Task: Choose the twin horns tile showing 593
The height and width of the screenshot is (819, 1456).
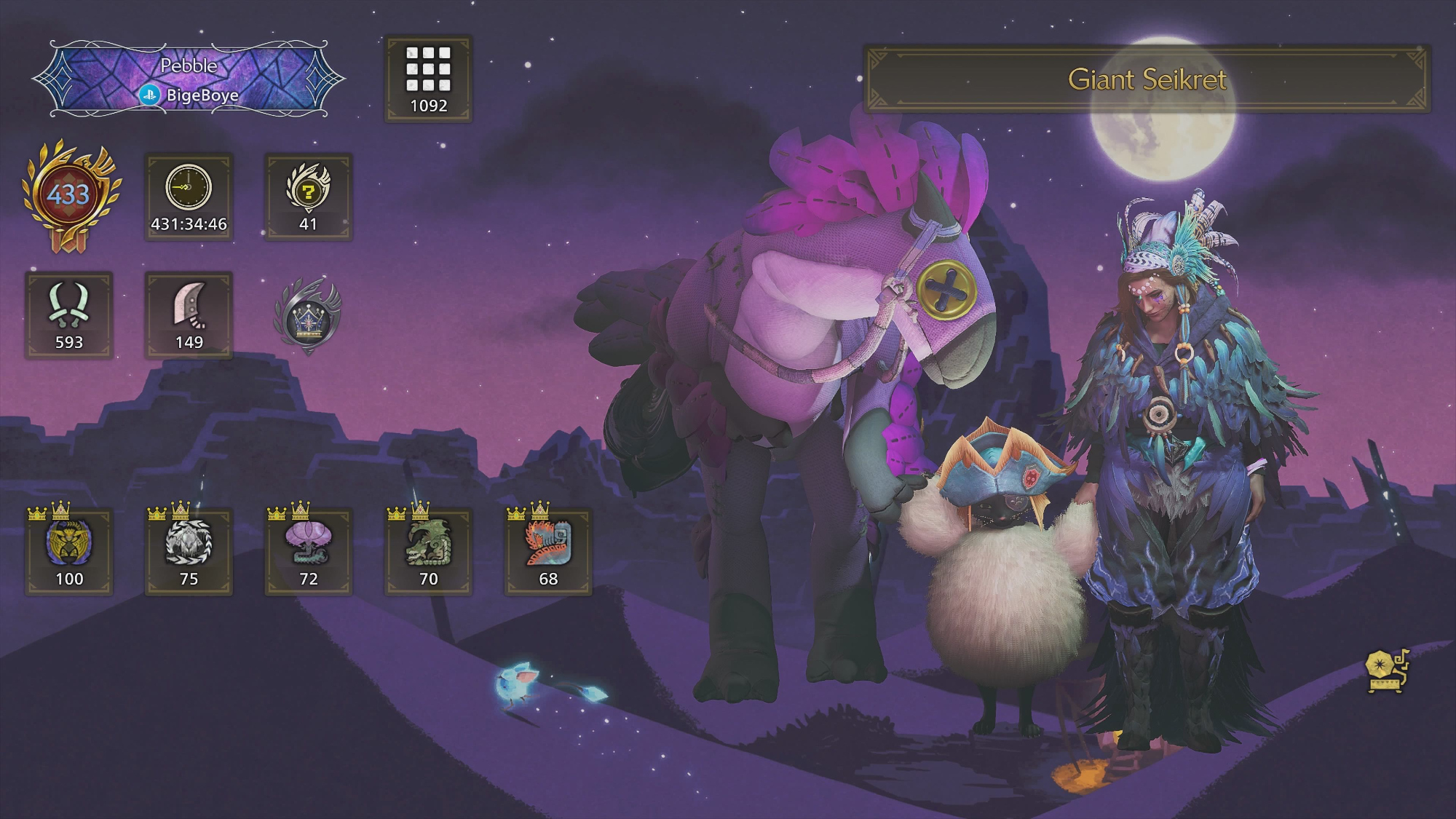Action: [69, 315]
